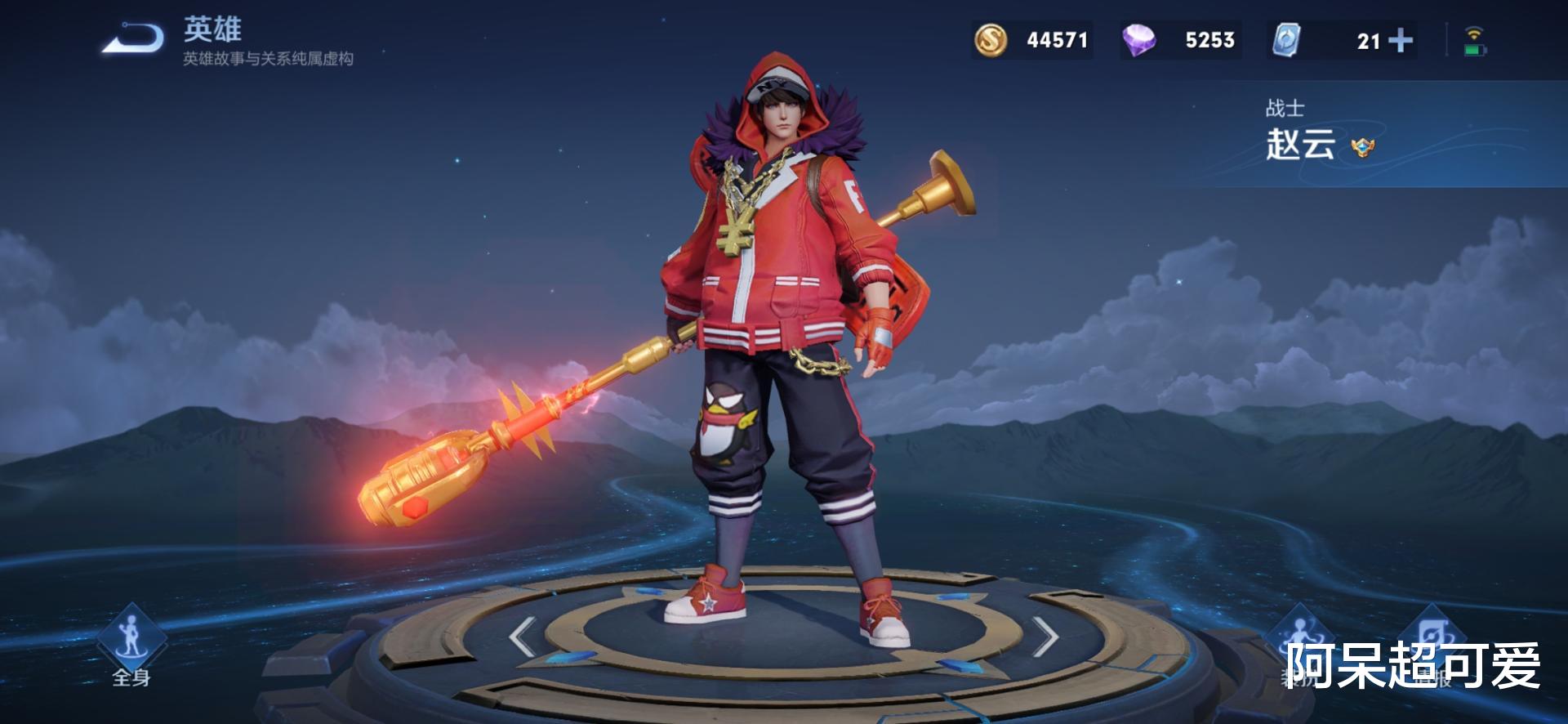Screen dimensions: 1568x724
Task: Switch to the next hero with right arrow
Action: 1045,637
